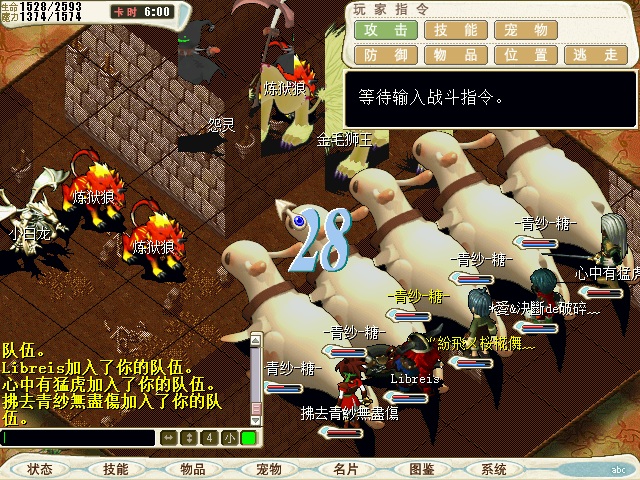Open the 宠物 menu in the bottom bar
The height and width of the screenshot is (480, 640).
269,468
